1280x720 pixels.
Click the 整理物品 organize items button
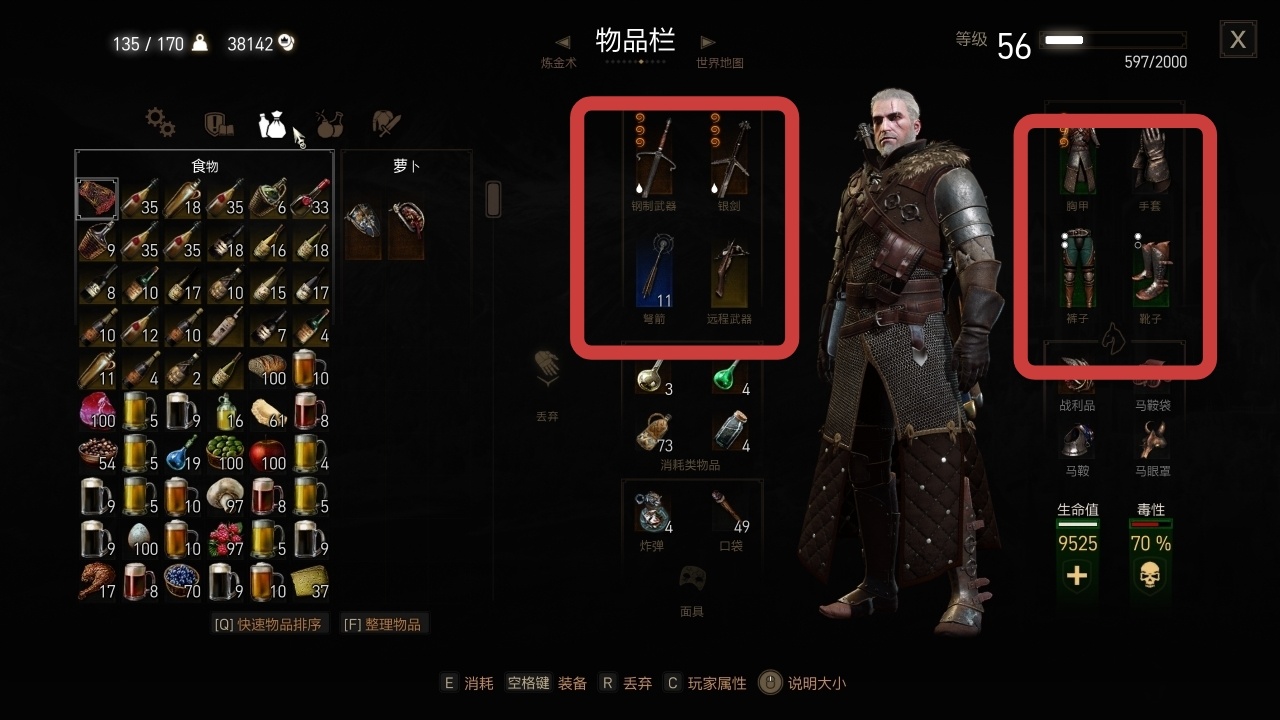[384, 622]
